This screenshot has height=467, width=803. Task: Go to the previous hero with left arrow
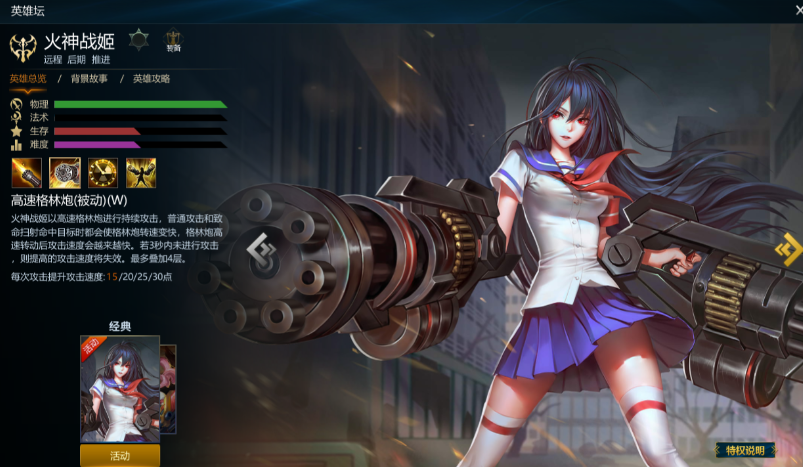[262, 247]
